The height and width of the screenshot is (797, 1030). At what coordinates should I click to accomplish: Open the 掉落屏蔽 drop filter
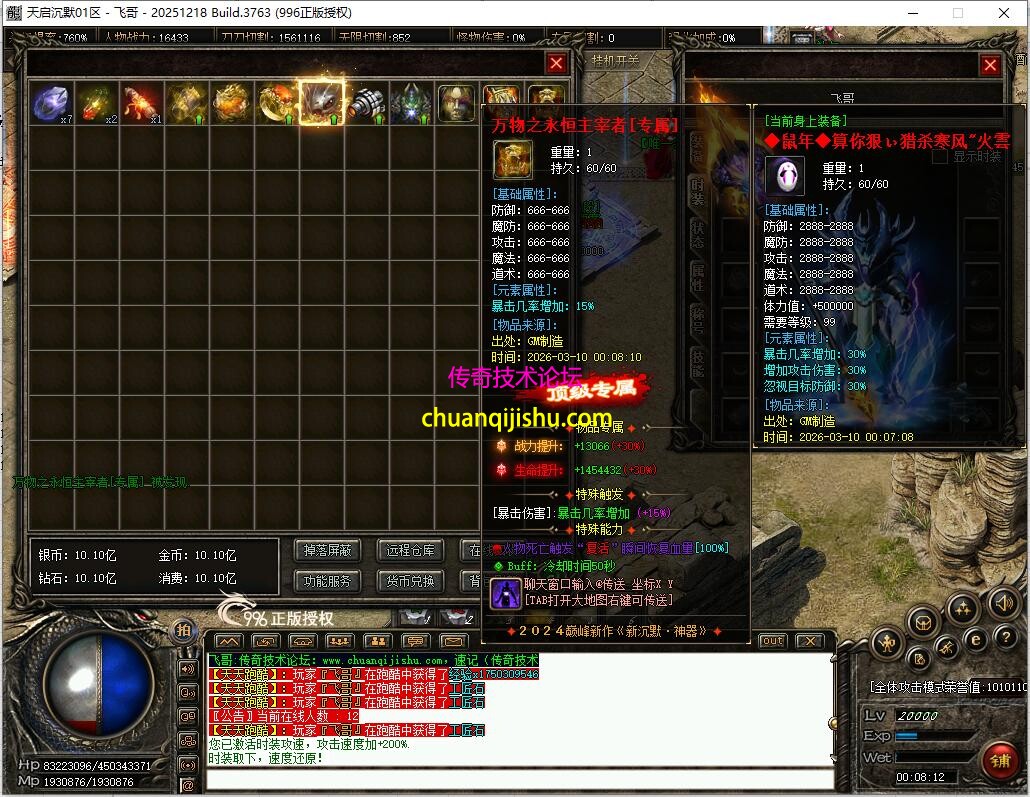pyautogui.click(x=327, y=550)
